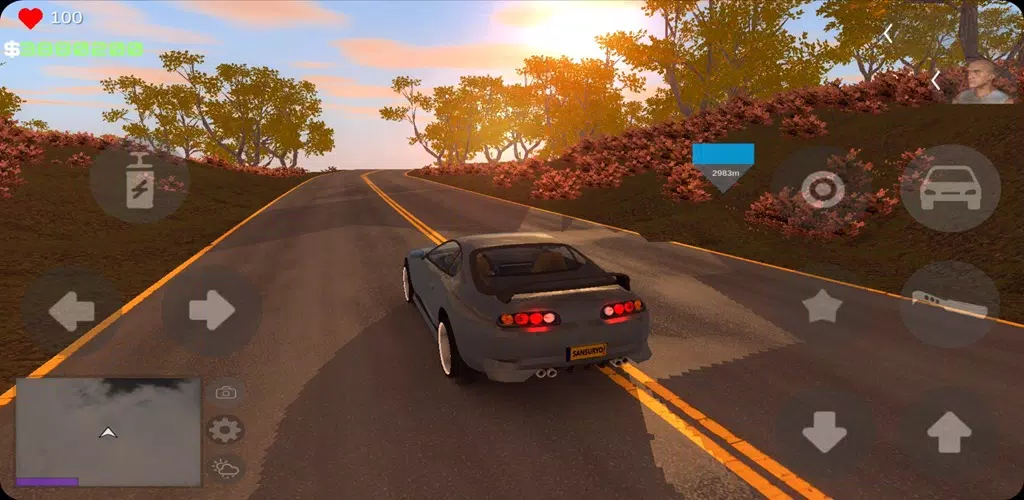Steer left with the left arrow button

tap(71, 312)
